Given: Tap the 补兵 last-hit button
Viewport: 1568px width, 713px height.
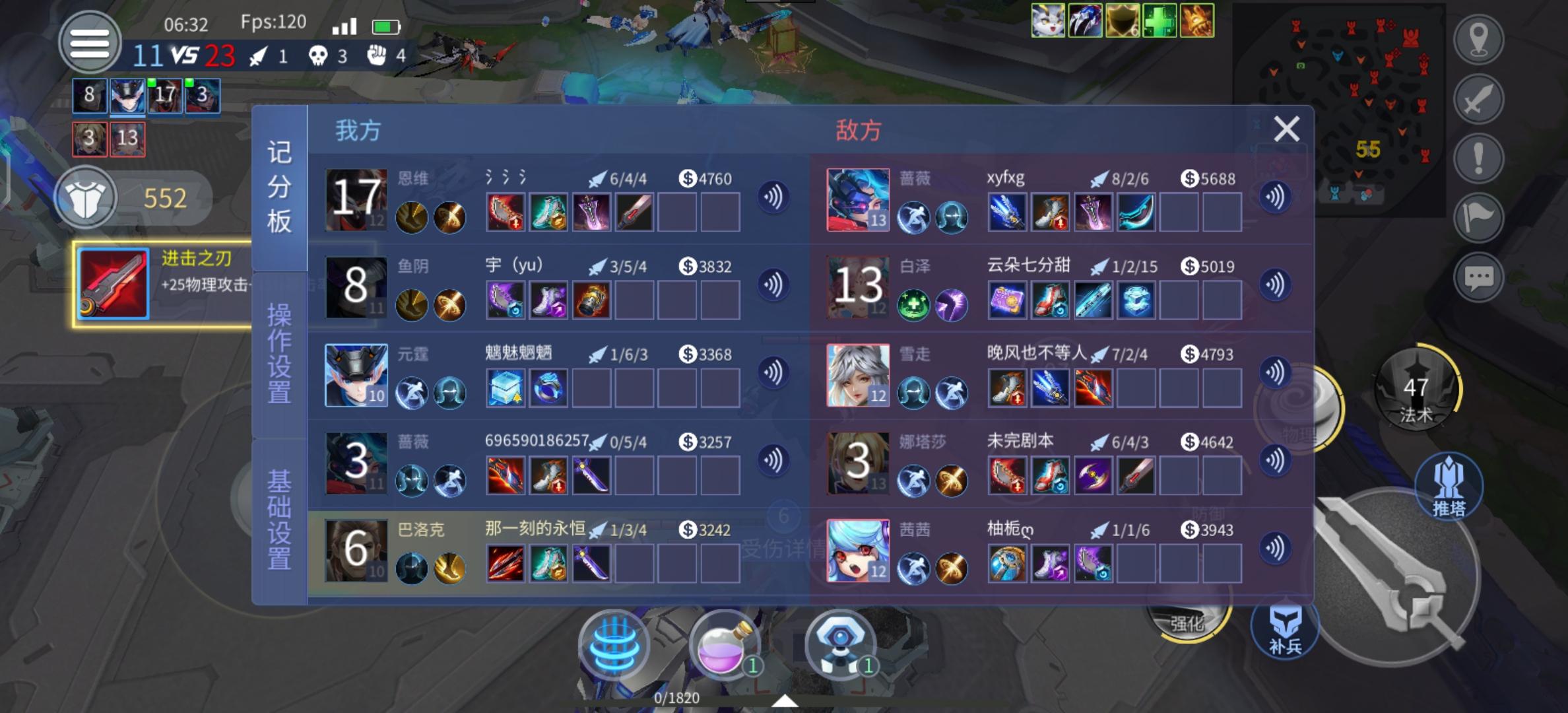Looking at the screenshot, I should point(1285,628).
